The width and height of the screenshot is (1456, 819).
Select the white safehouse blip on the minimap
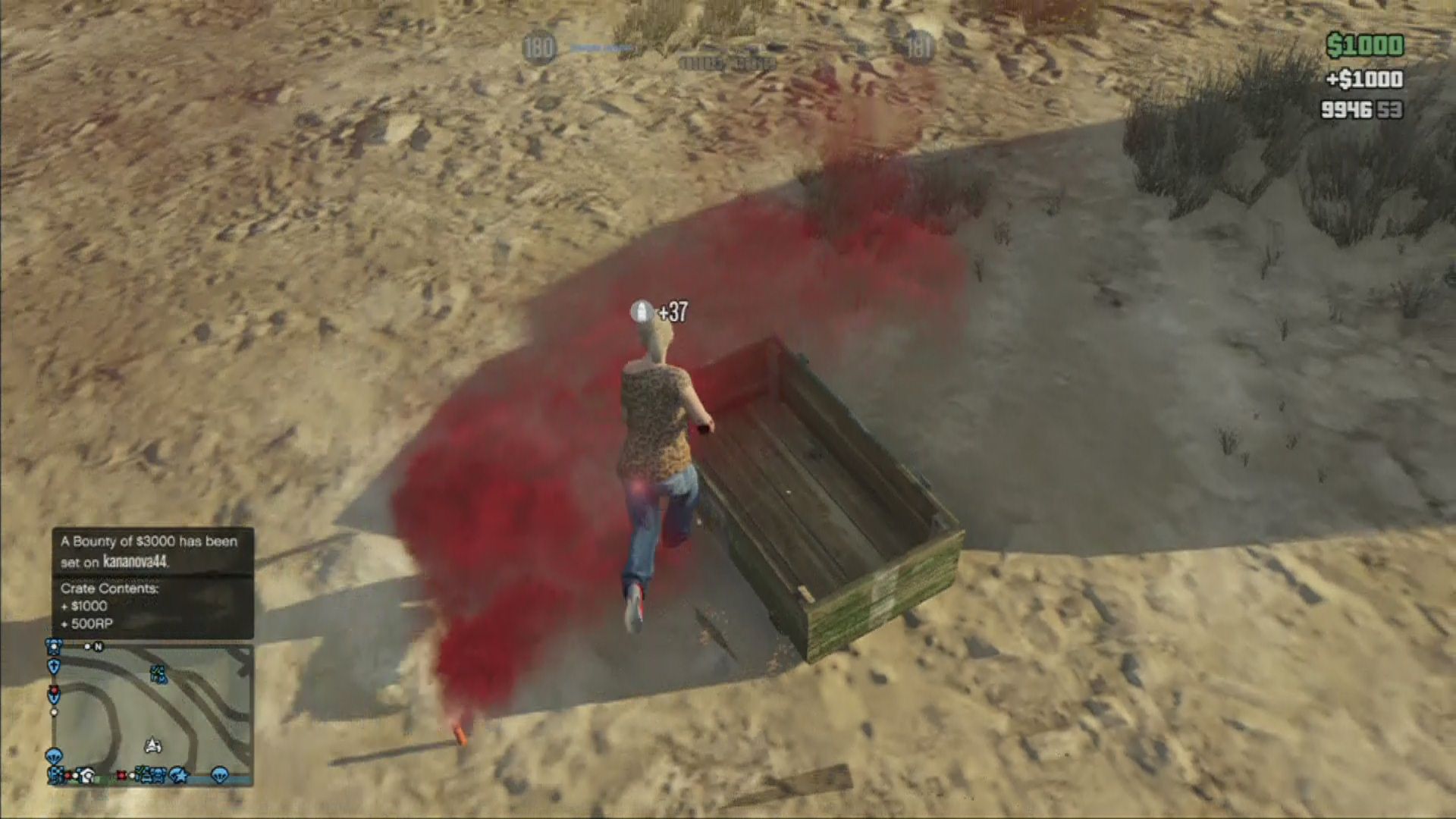(87, 776)
